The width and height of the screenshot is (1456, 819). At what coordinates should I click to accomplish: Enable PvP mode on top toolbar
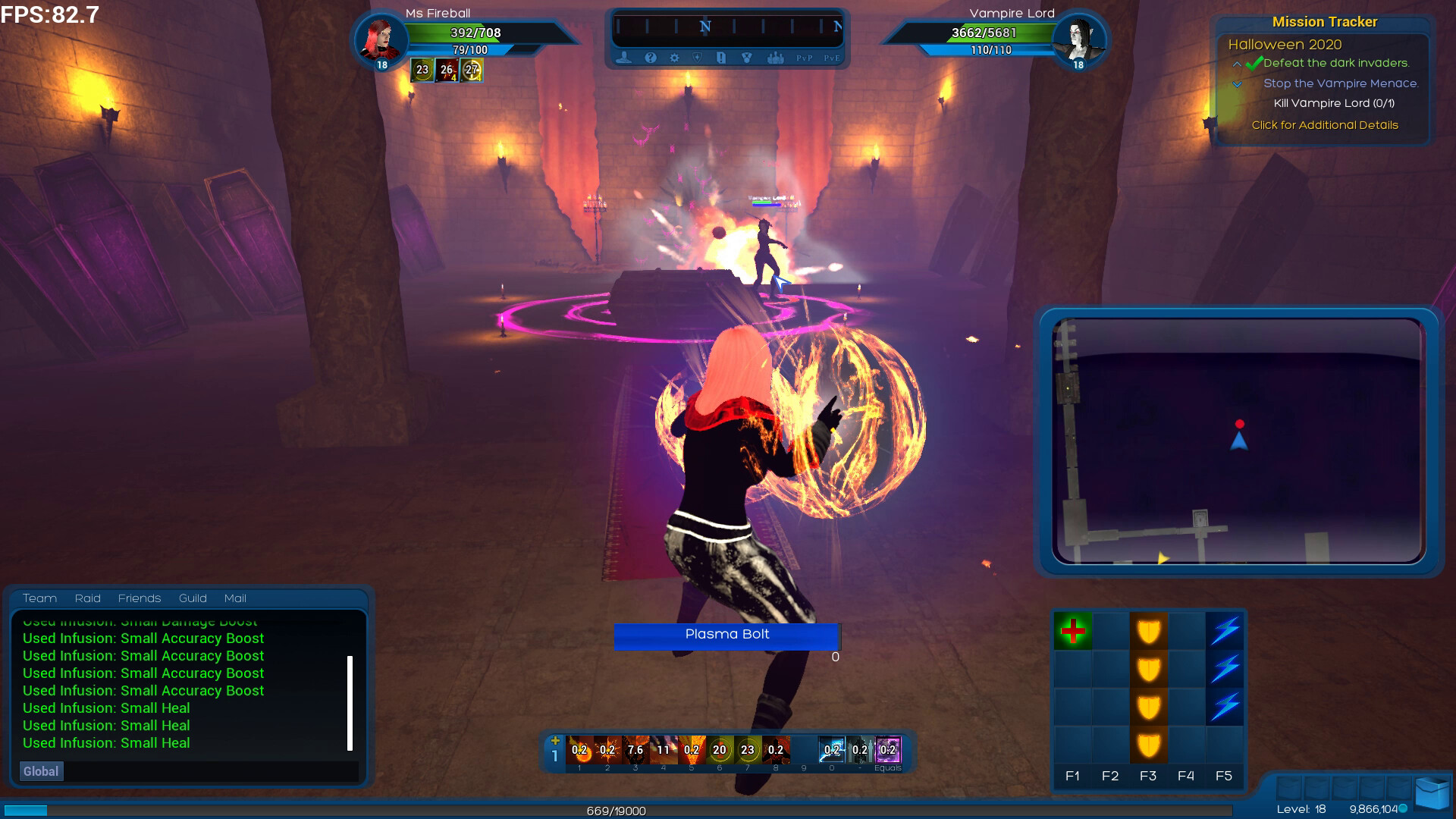(x=804, y=57)
